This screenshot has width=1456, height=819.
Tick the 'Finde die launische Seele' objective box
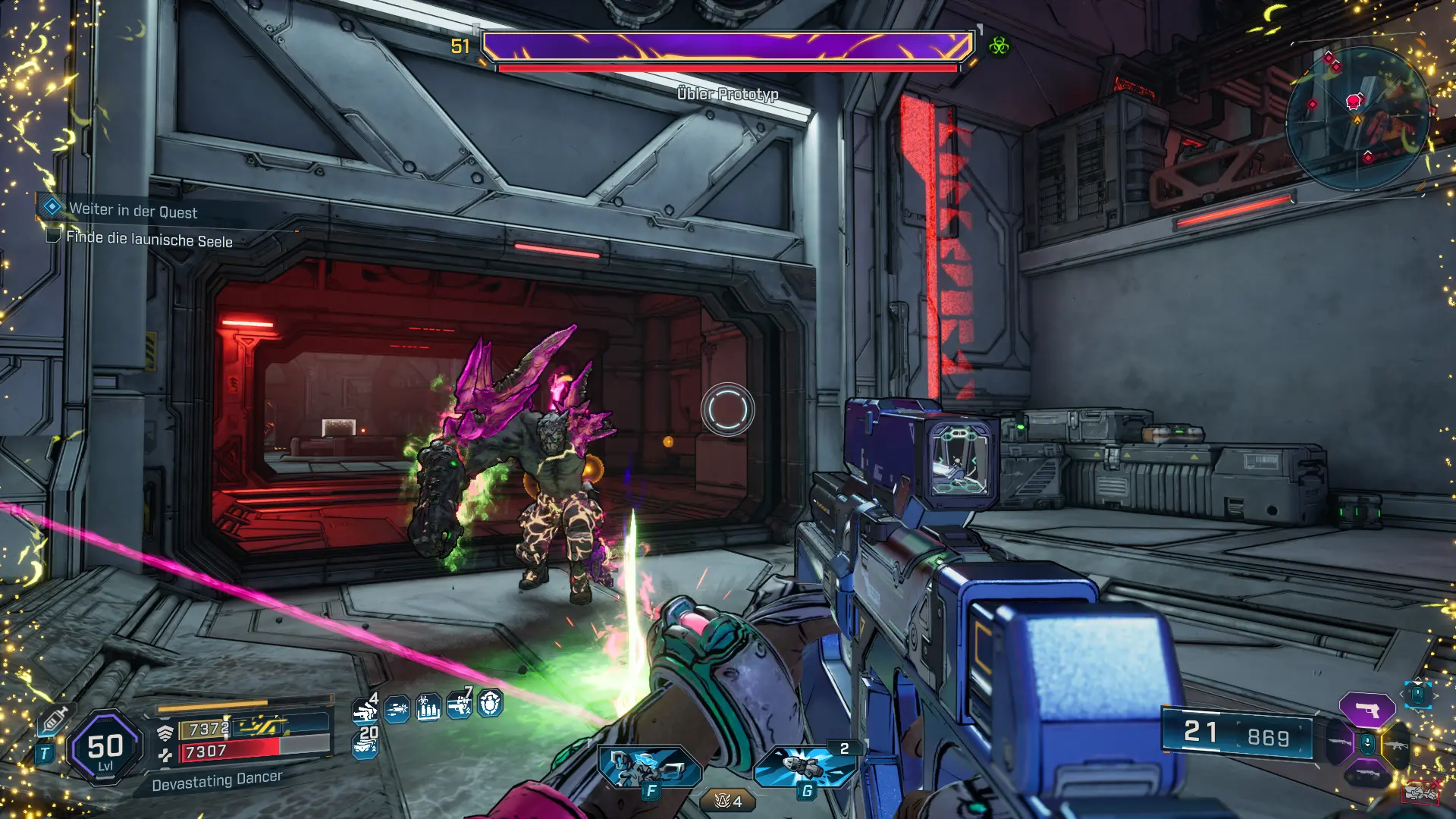click(x=53, y=236)
